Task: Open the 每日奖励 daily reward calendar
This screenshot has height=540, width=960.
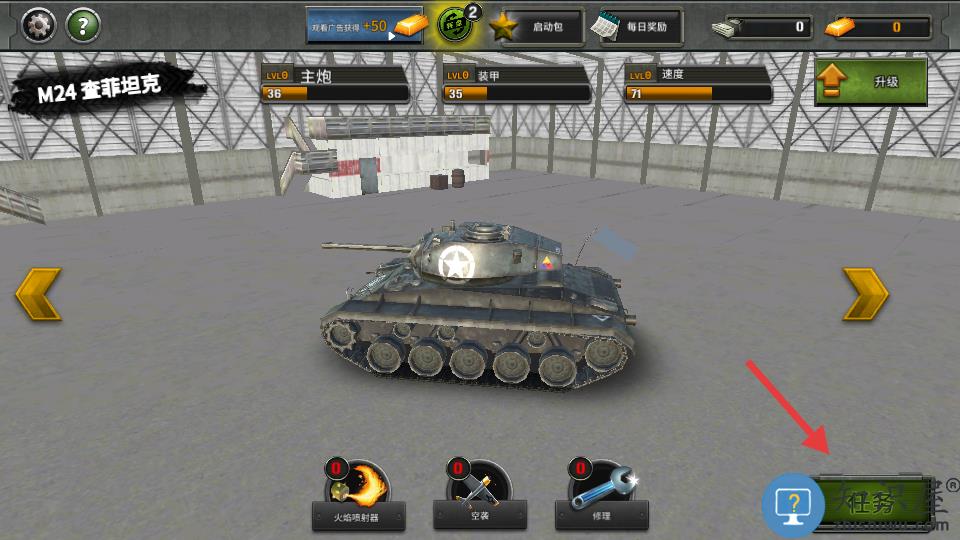Action: click(x=635, y=27)
